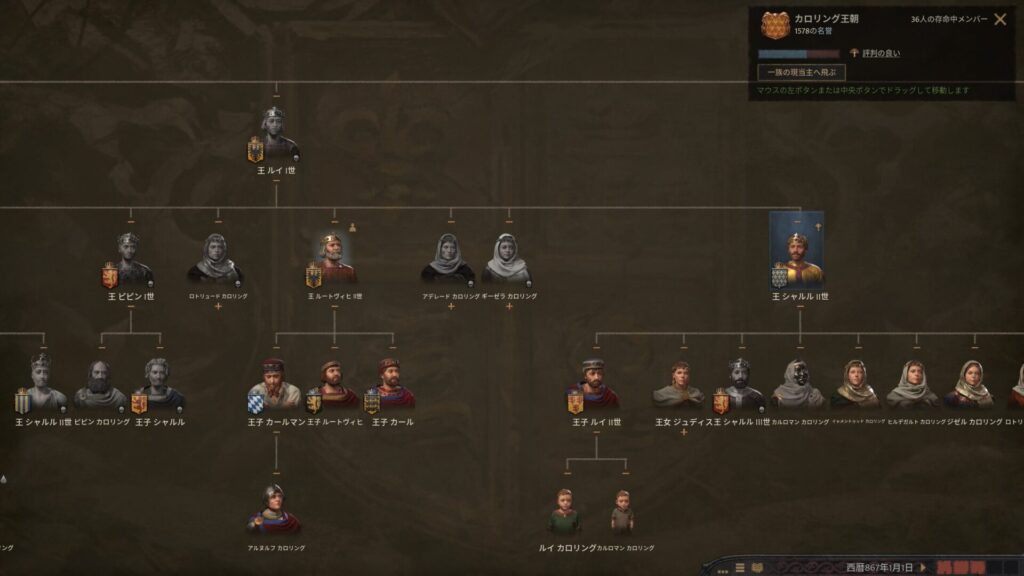Open Rotrude Karling's portrait
This screenshot has height=576, width=1024.
217,261
